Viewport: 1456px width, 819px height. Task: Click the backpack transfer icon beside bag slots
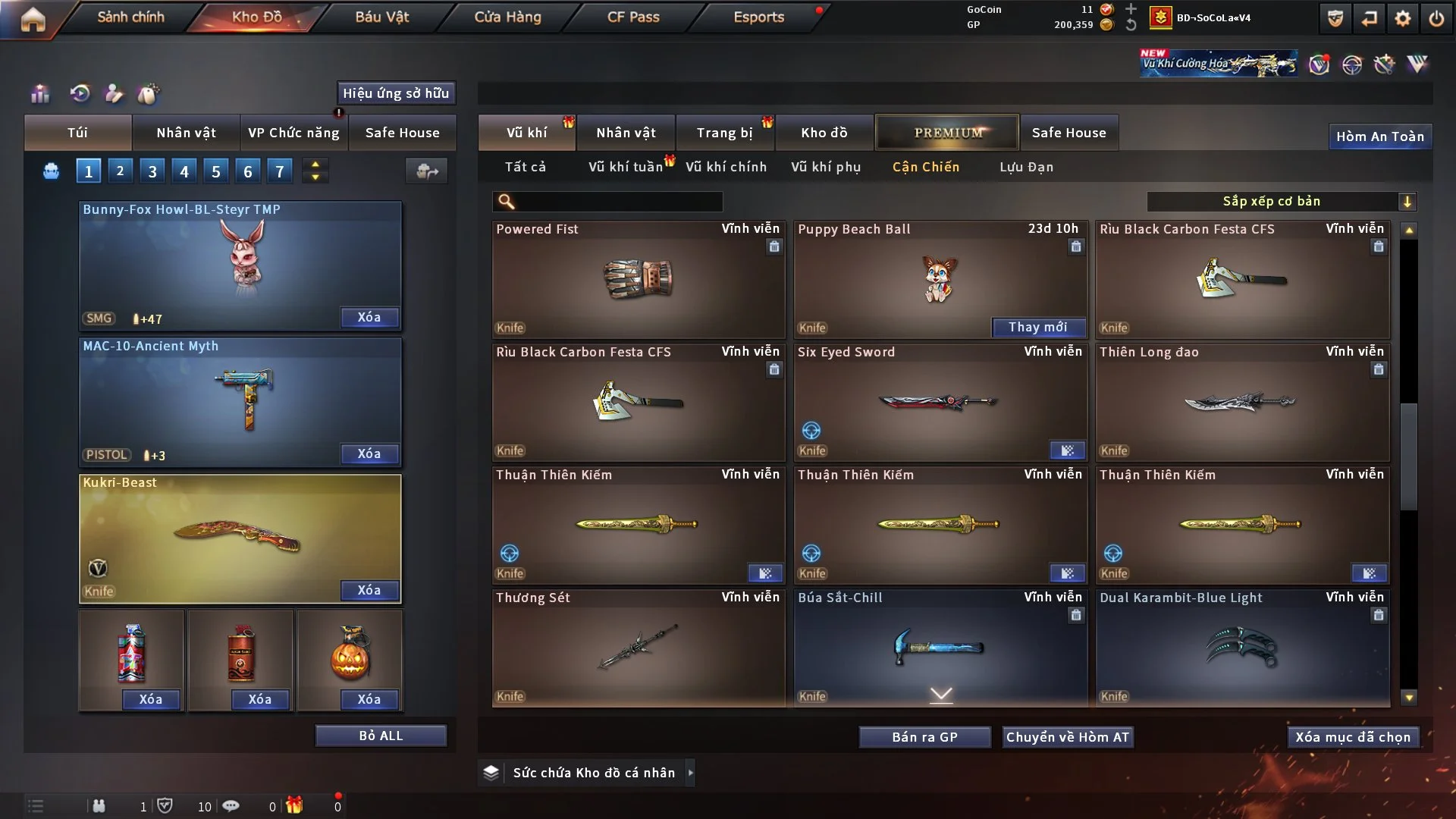[x=427, y=171]
